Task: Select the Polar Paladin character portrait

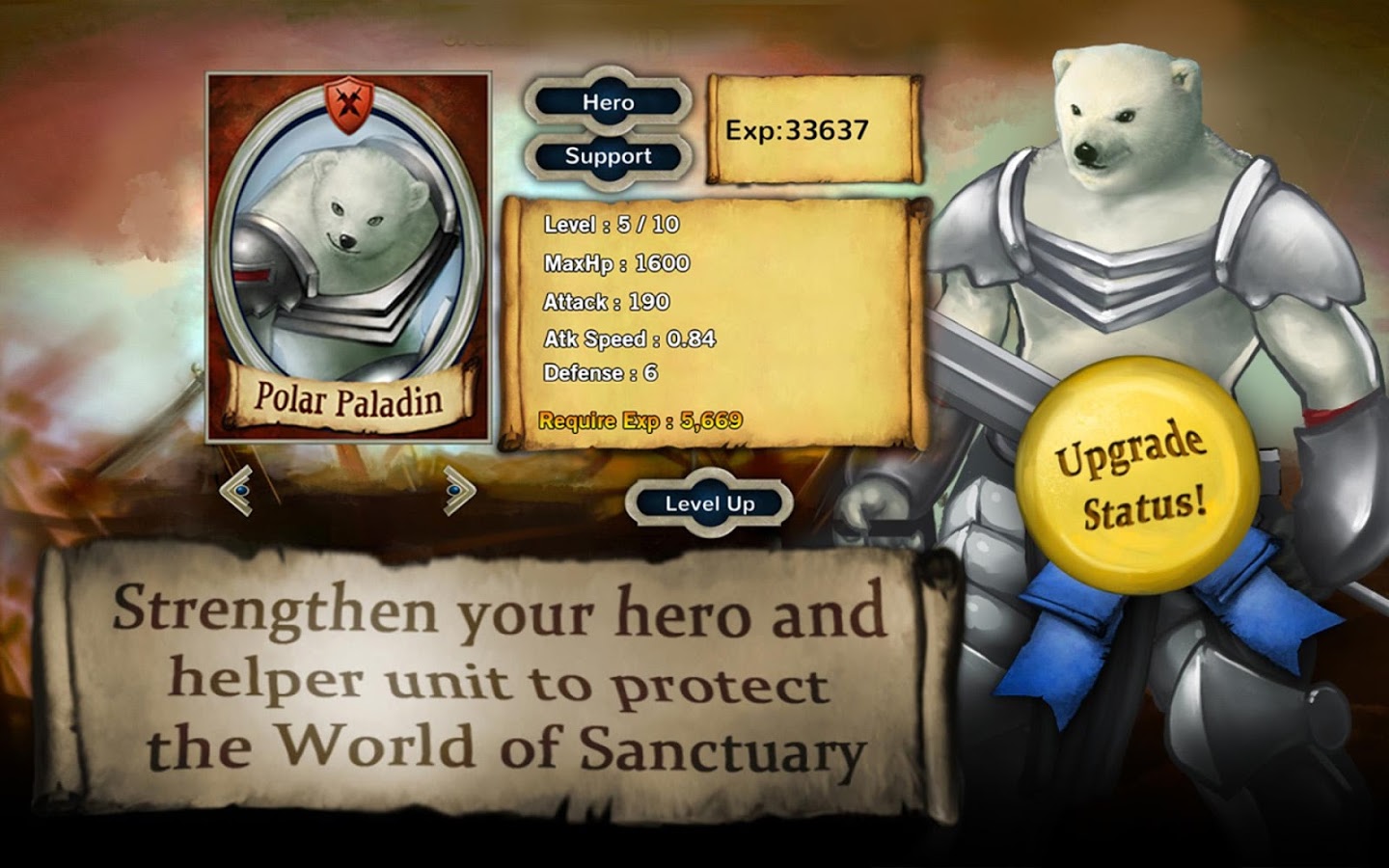Action: pyautogui.click(x=347, y=260)
